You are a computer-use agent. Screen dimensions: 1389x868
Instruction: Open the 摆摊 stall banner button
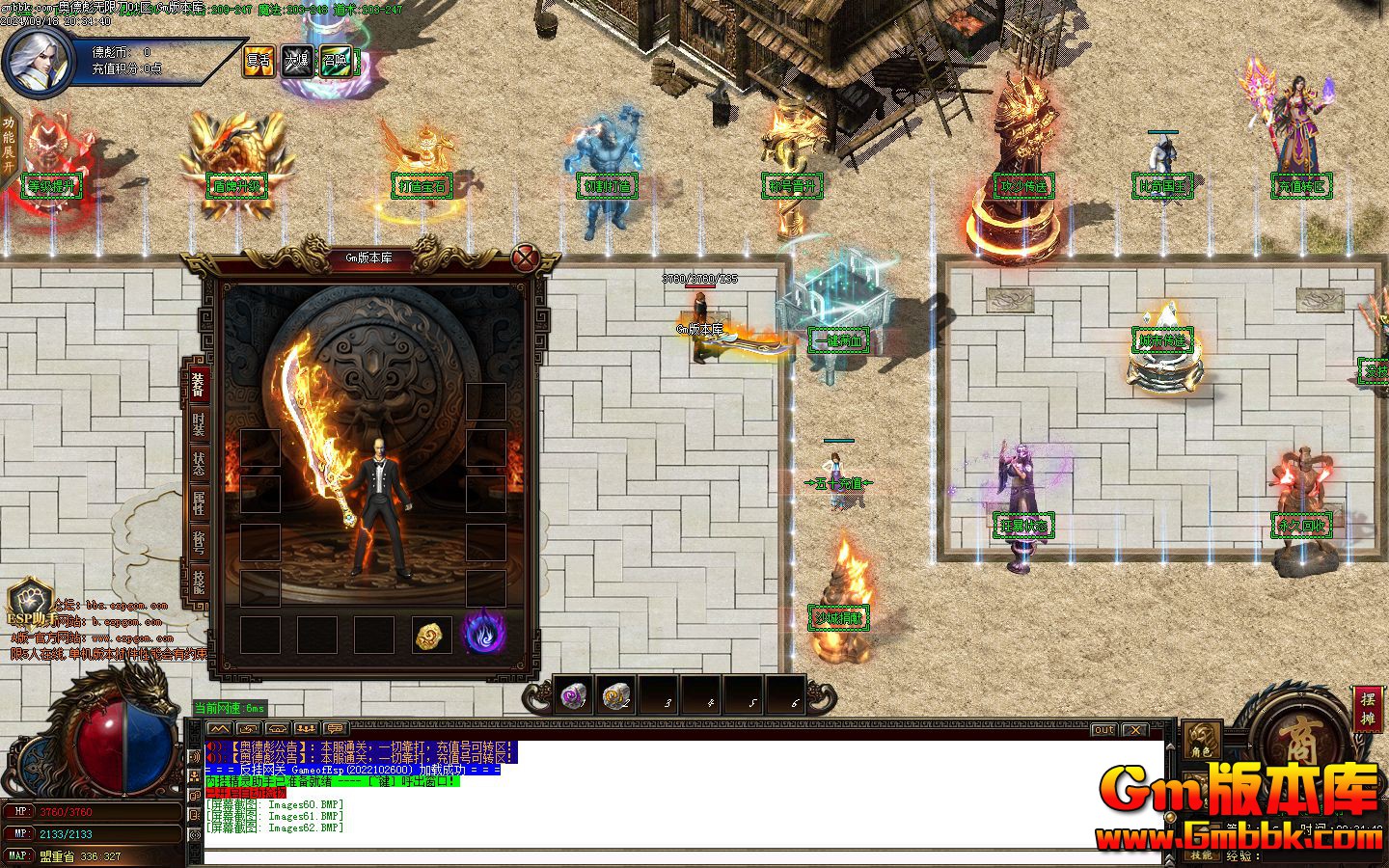click(1367, 709)
